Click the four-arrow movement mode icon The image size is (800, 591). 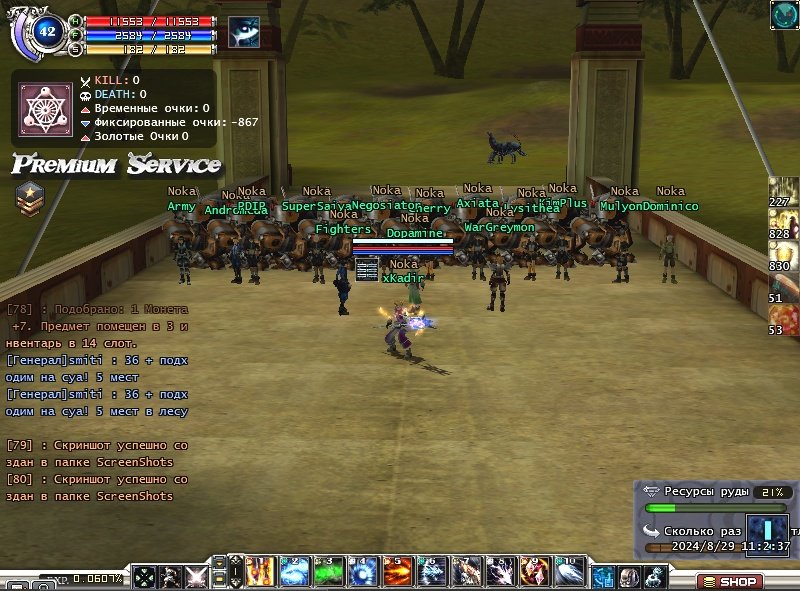point(145,577)
